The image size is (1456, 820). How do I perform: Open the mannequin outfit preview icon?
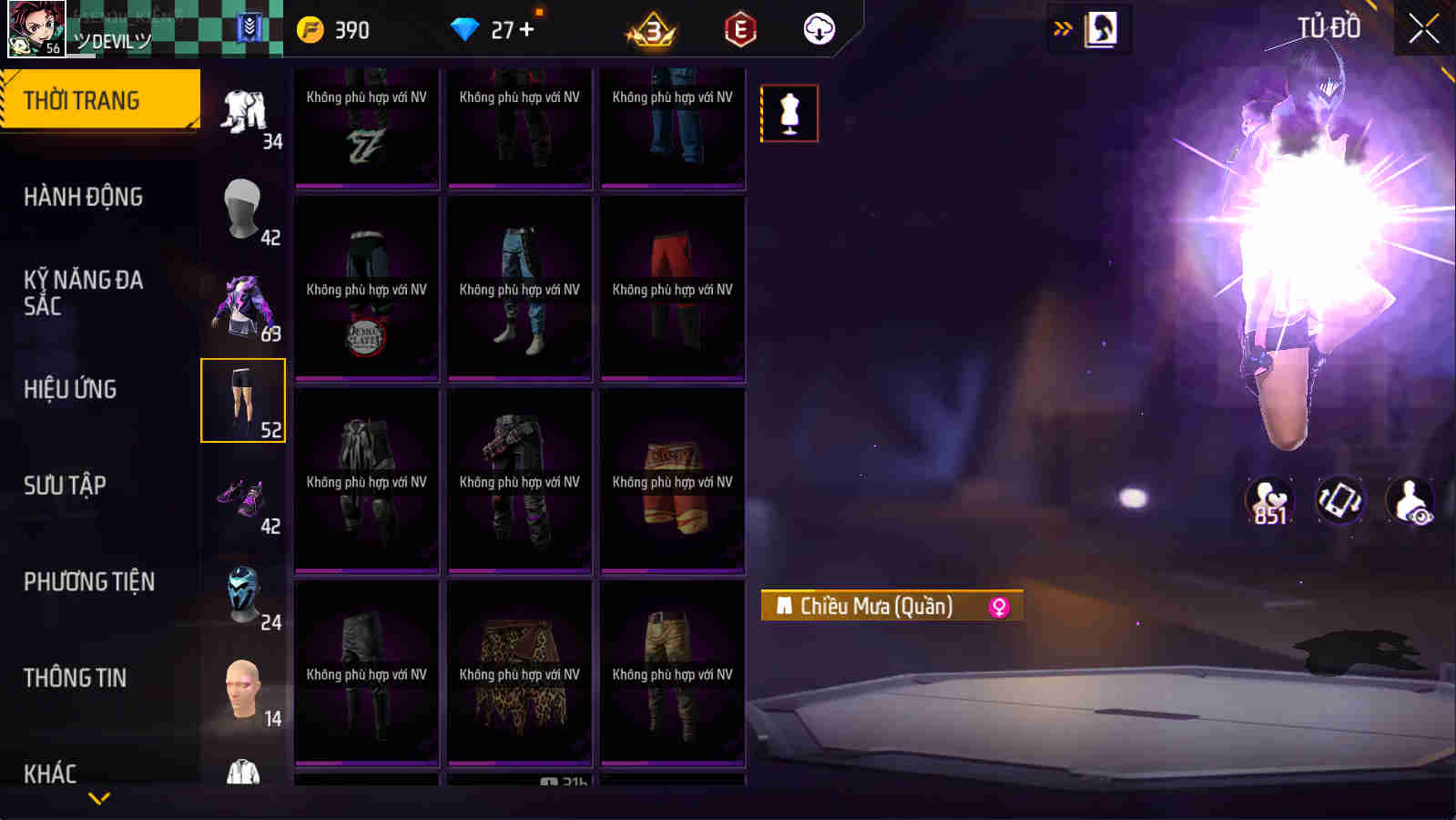pyautogui.click(x=789, y=112)
